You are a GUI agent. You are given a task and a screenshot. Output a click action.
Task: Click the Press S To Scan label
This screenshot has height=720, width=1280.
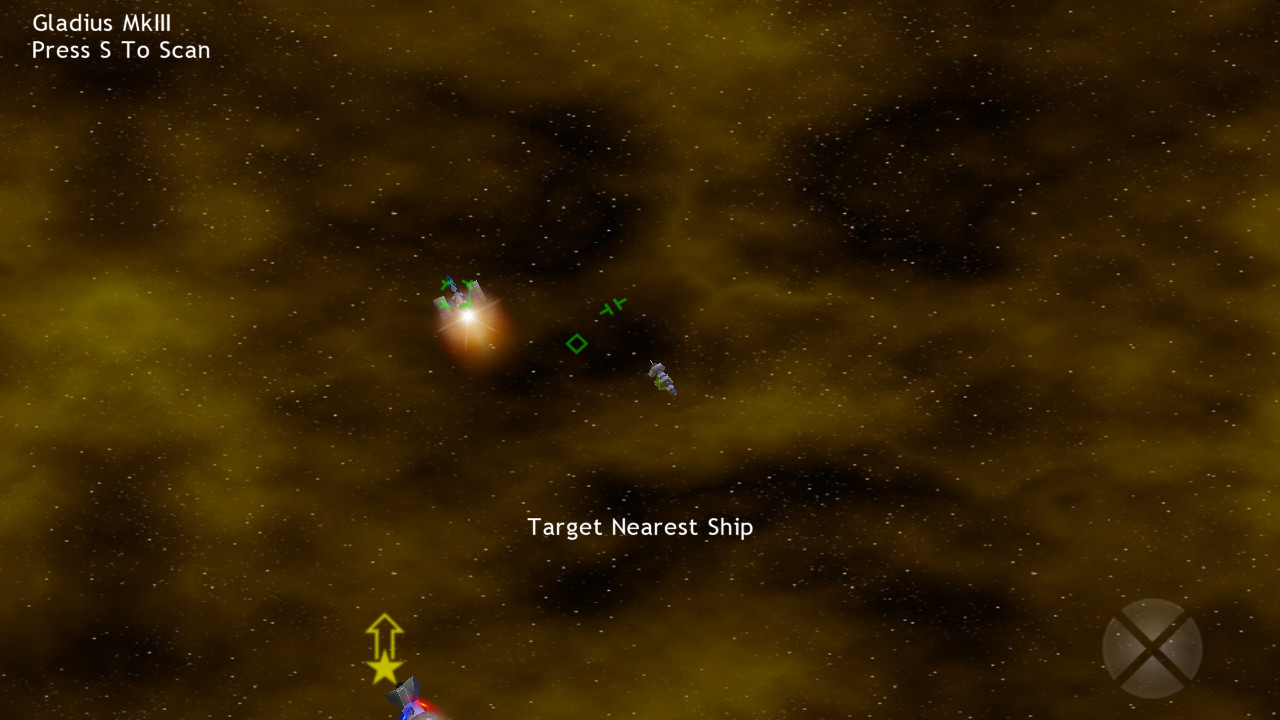121,50
